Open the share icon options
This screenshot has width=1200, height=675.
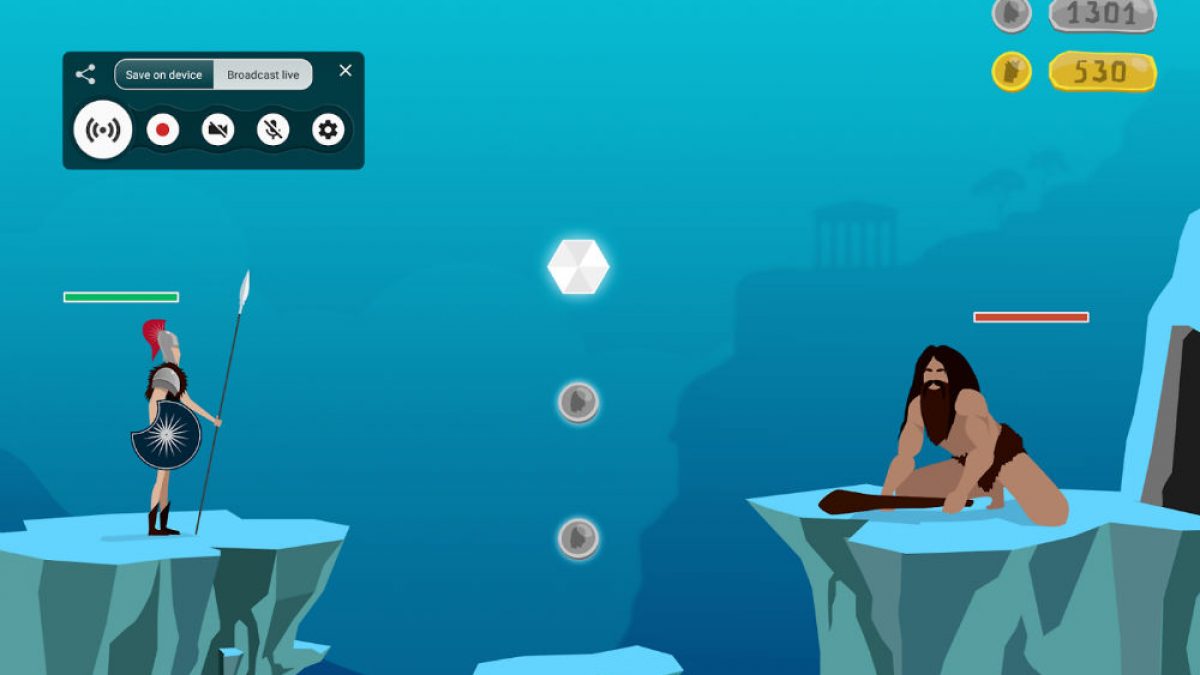[x=86, y=74]
